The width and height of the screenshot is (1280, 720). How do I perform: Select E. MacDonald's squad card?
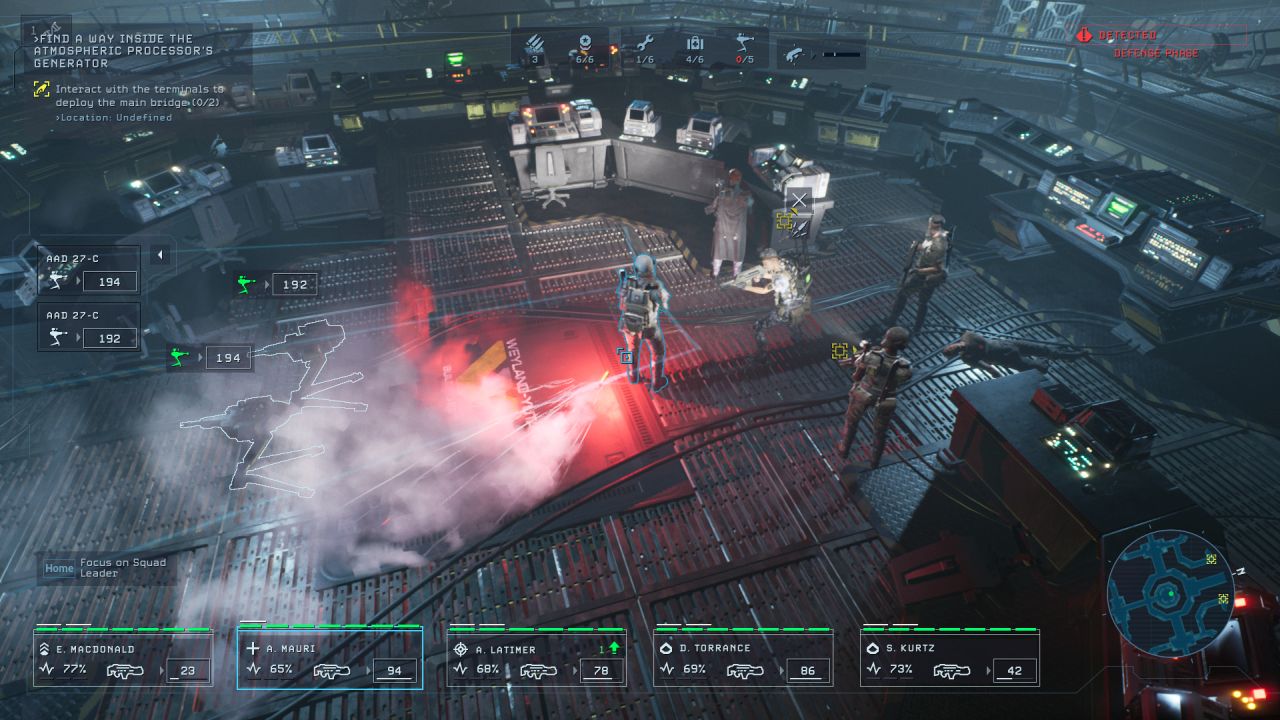tap(123, 659)
